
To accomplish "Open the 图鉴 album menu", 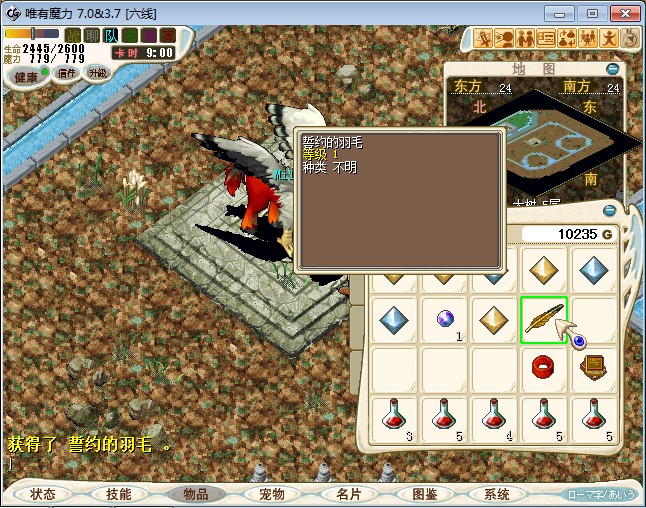I will [x=423, y=494].
